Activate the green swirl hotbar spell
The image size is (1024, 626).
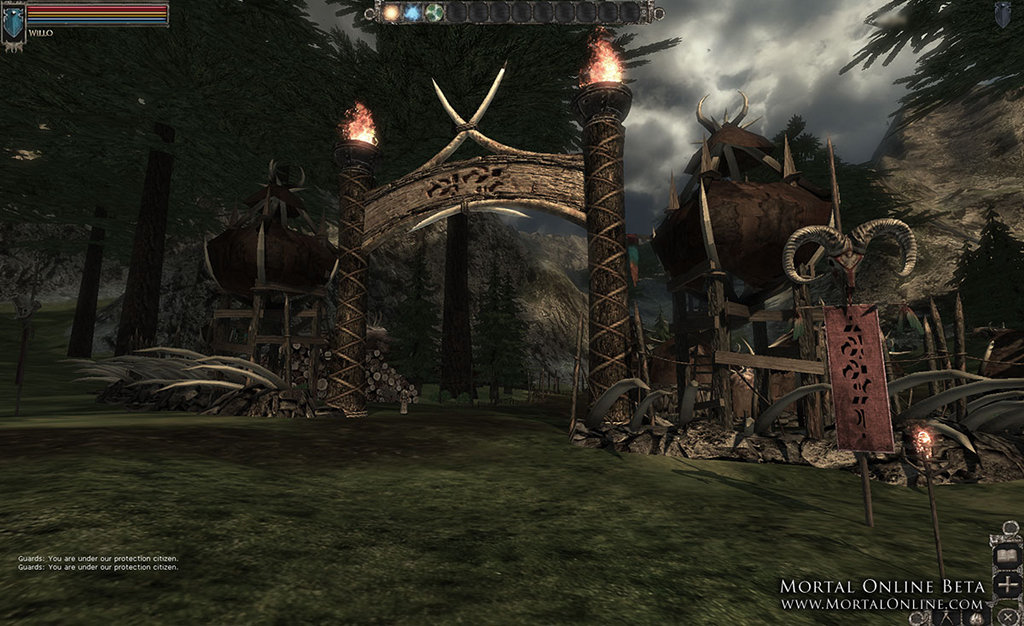pos(434,12)
